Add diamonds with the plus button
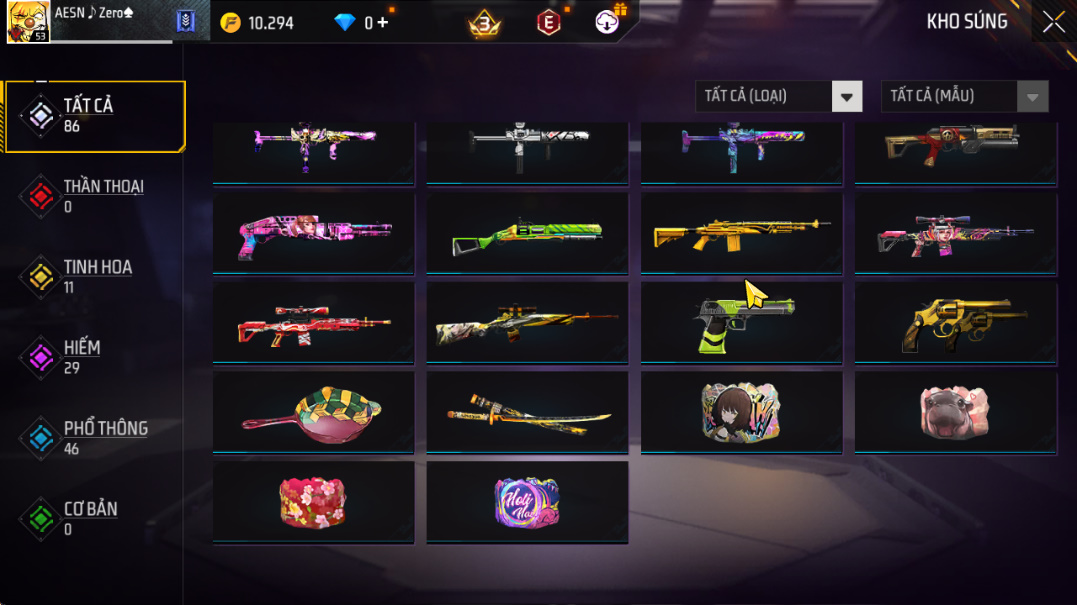The height and width of the screenshot is (605, 1077). [383, 22]
